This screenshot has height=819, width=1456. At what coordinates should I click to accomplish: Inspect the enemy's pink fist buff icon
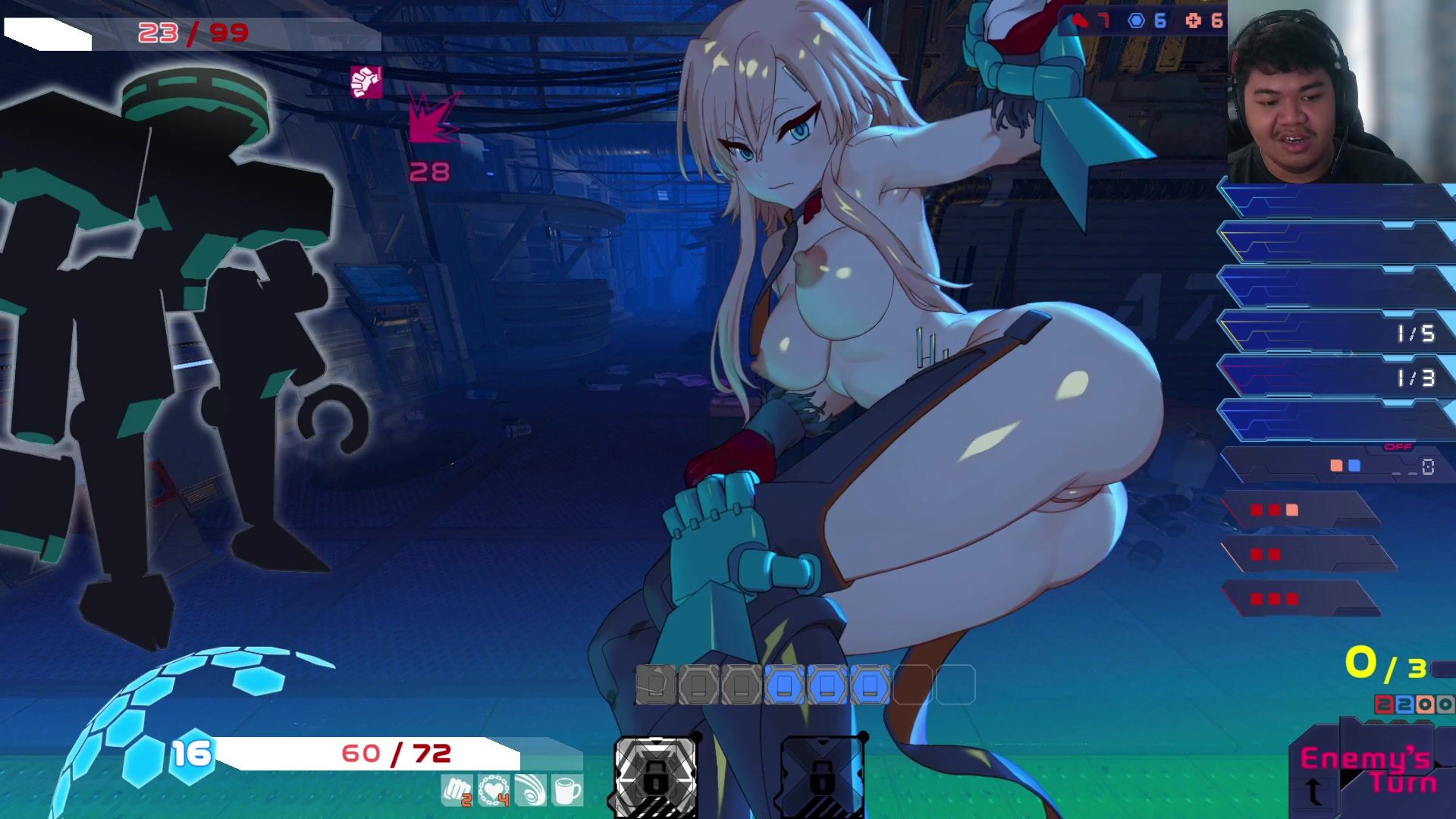click(x=366, y=82)
